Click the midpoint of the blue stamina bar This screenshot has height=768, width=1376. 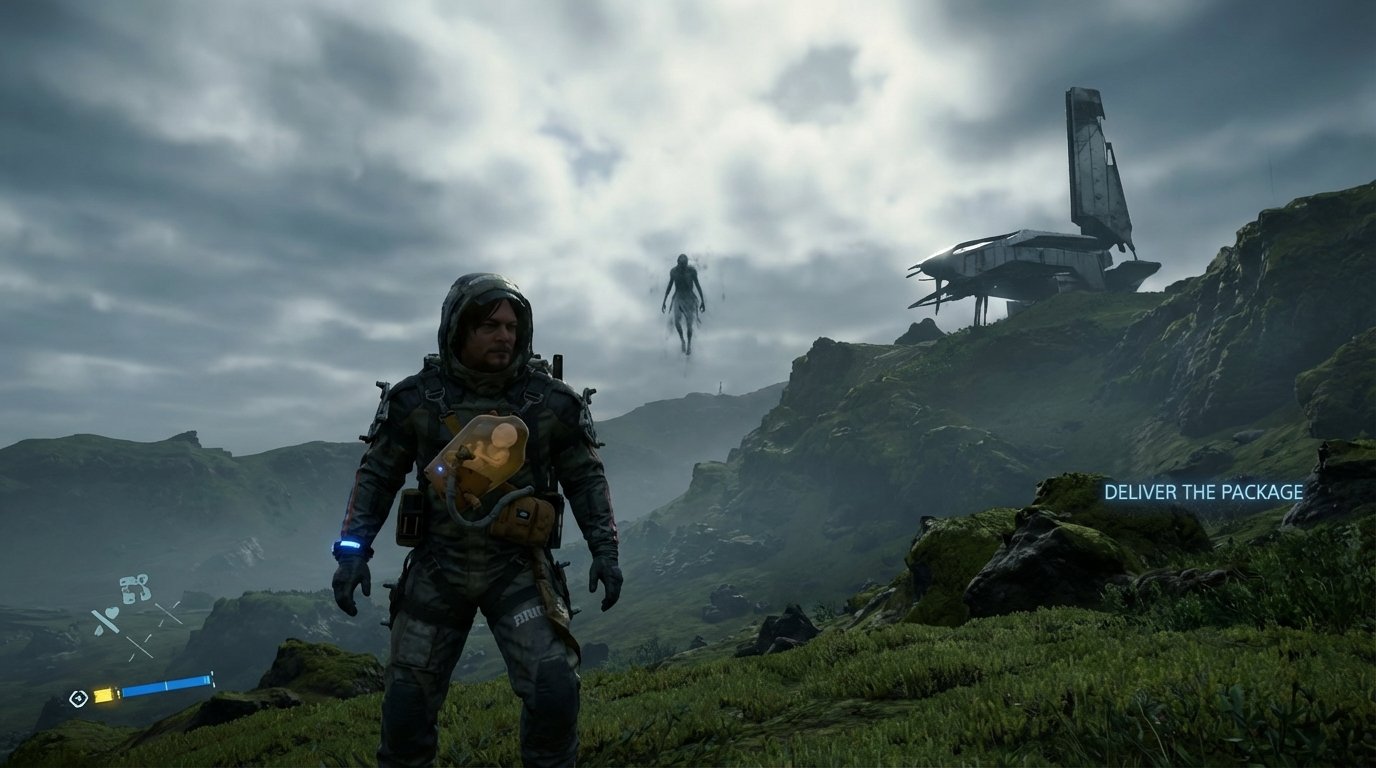pyautogui.click(x=165, y=684)
